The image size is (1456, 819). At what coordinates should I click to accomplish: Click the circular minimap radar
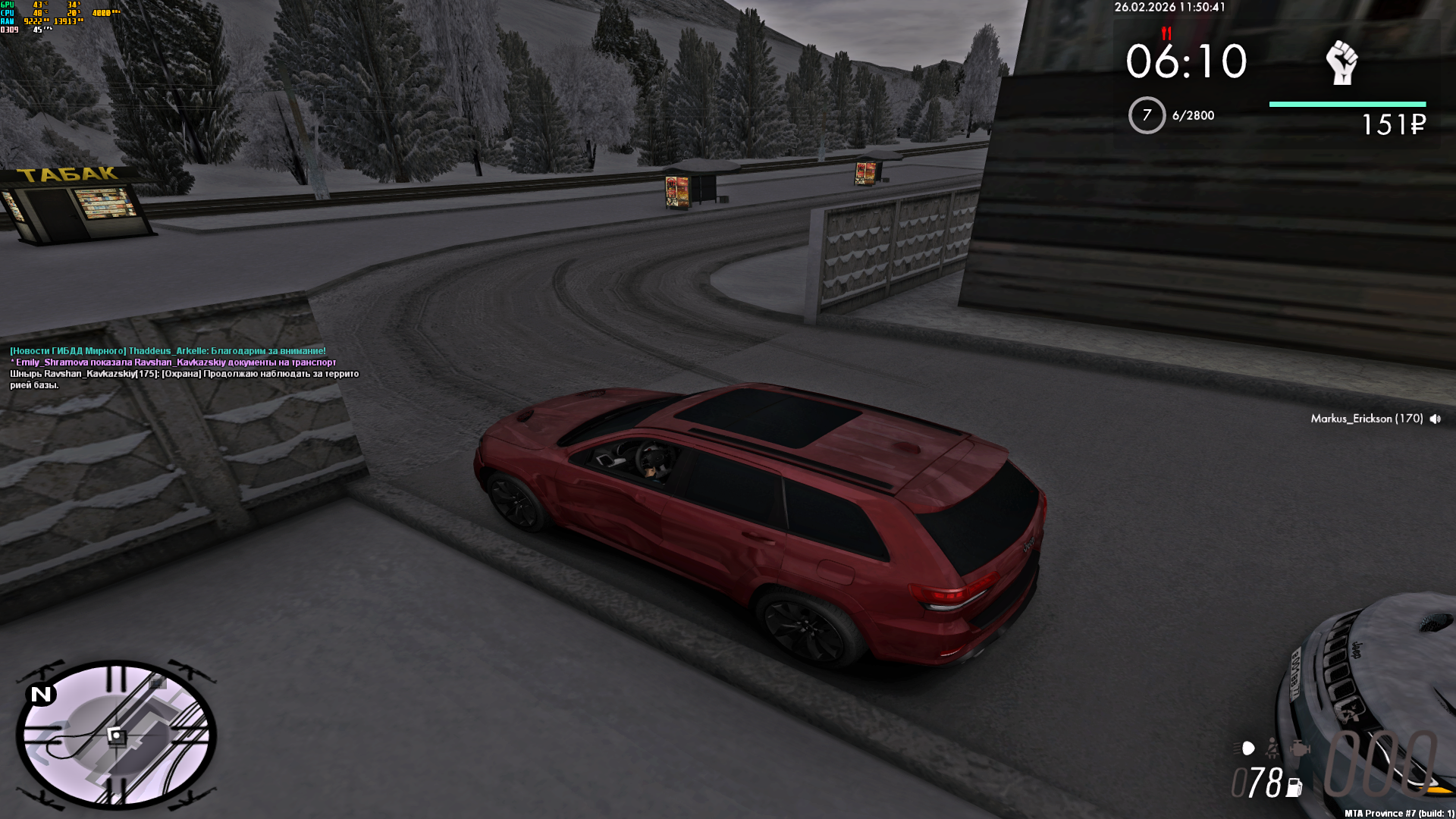(x=116, y=734)
